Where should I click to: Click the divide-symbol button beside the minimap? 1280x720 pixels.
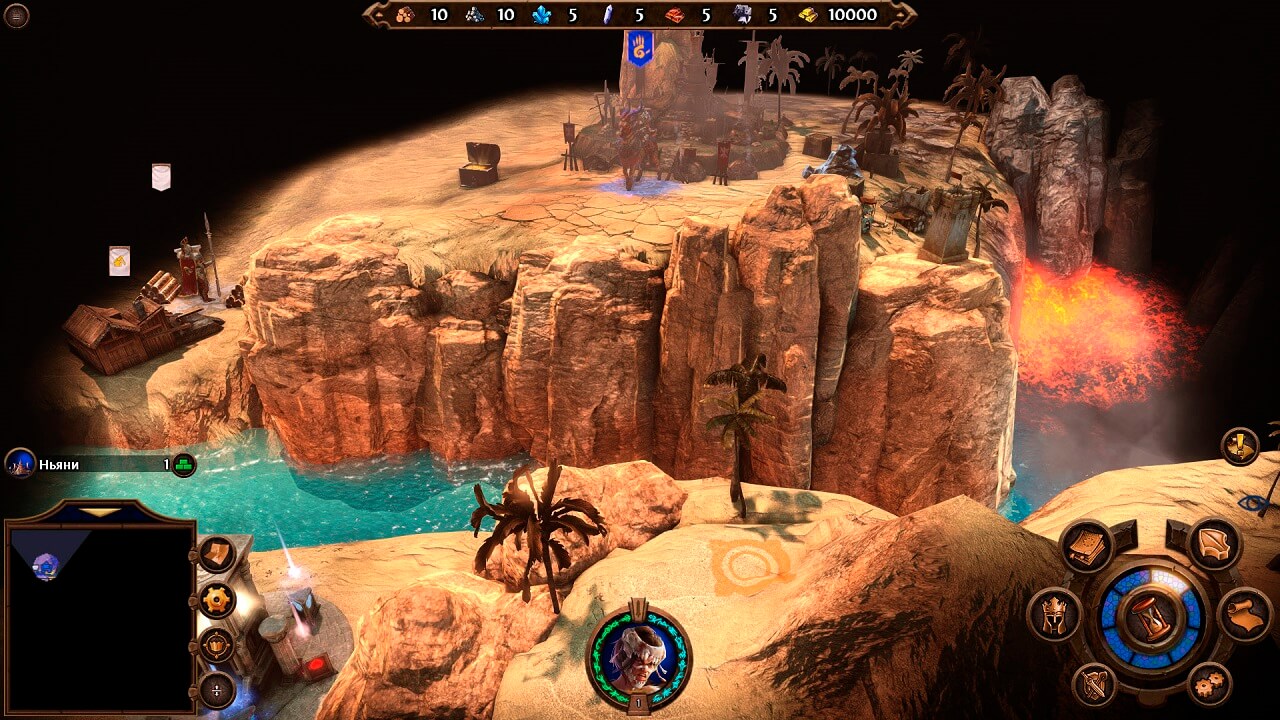(x=217, y=689)
